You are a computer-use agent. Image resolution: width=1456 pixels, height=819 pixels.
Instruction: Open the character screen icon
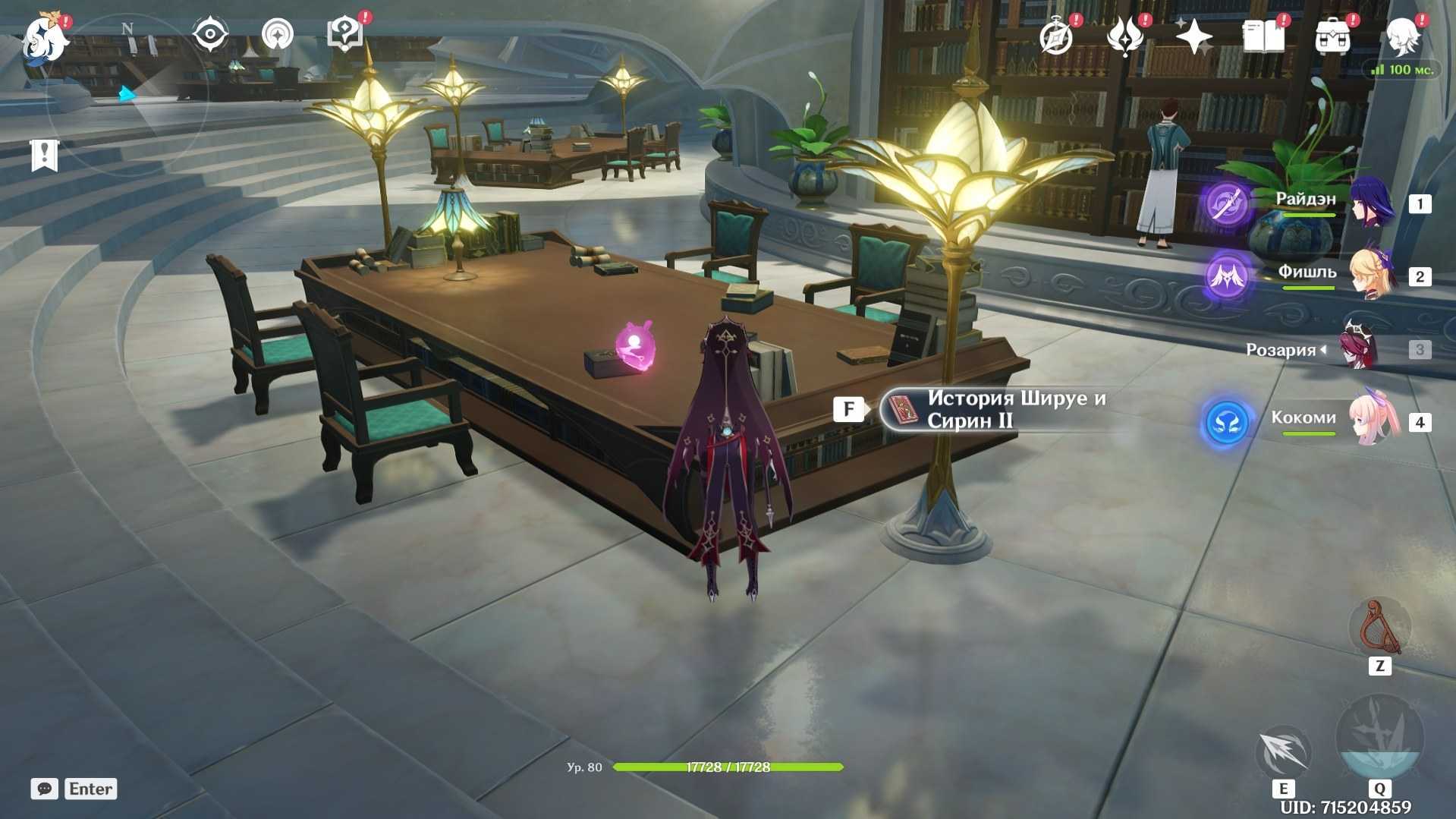[1402, 36]
